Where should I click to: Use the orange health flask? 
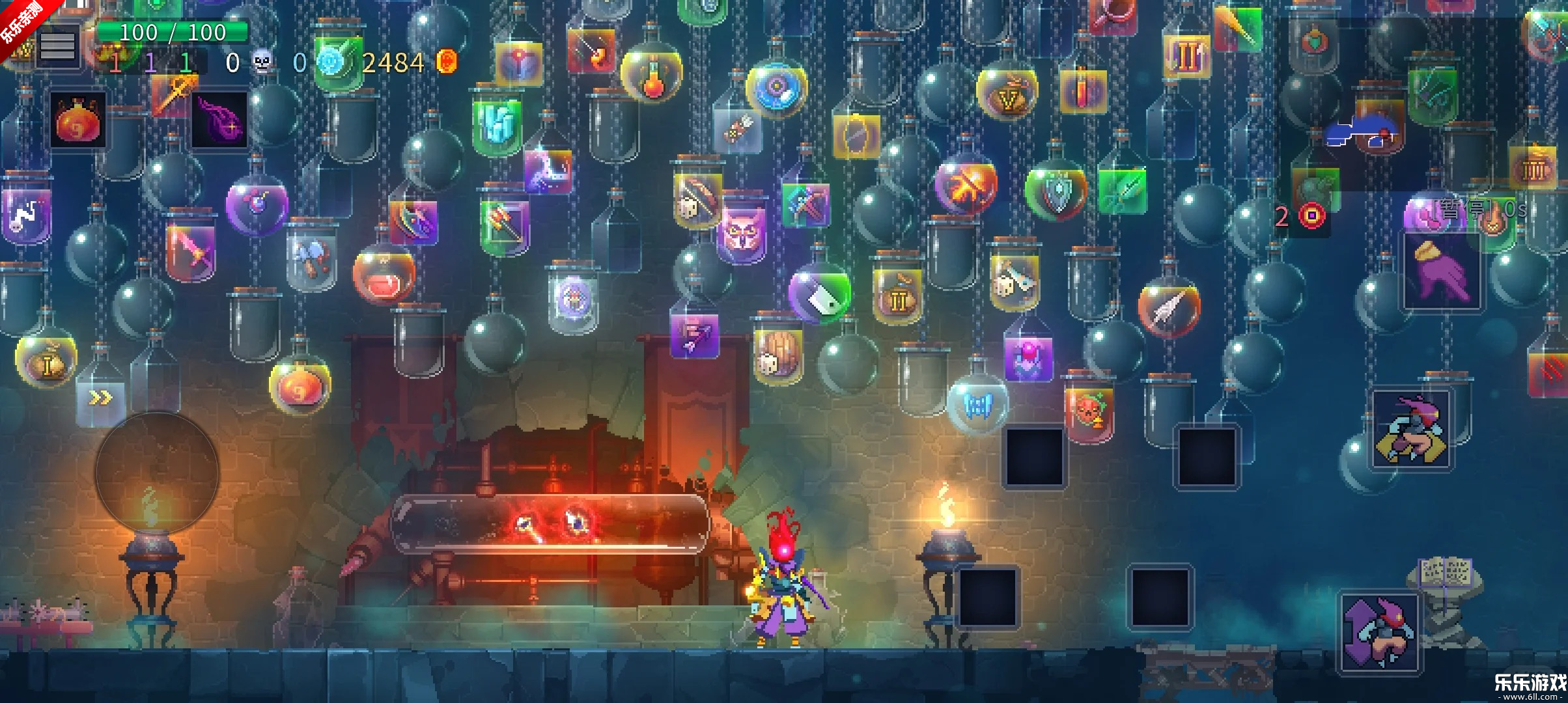coord(78,120)
